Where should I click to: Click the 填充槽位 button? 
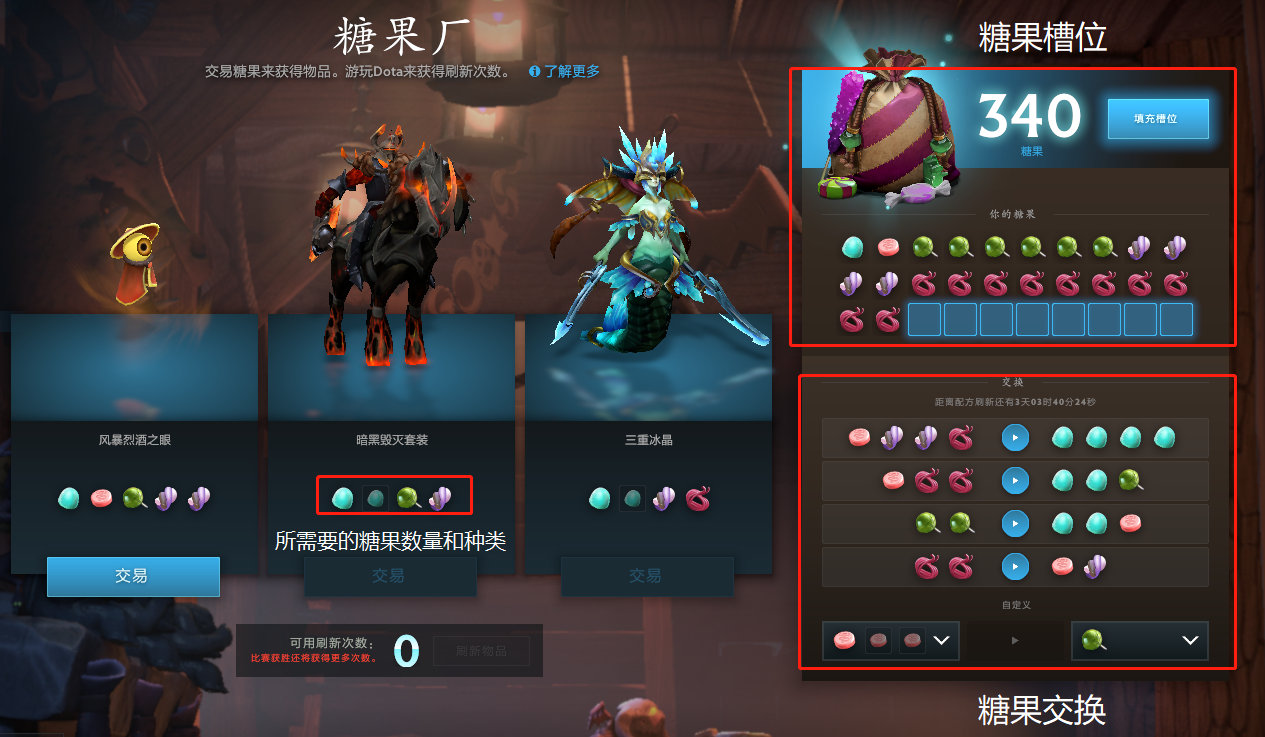1157,118
